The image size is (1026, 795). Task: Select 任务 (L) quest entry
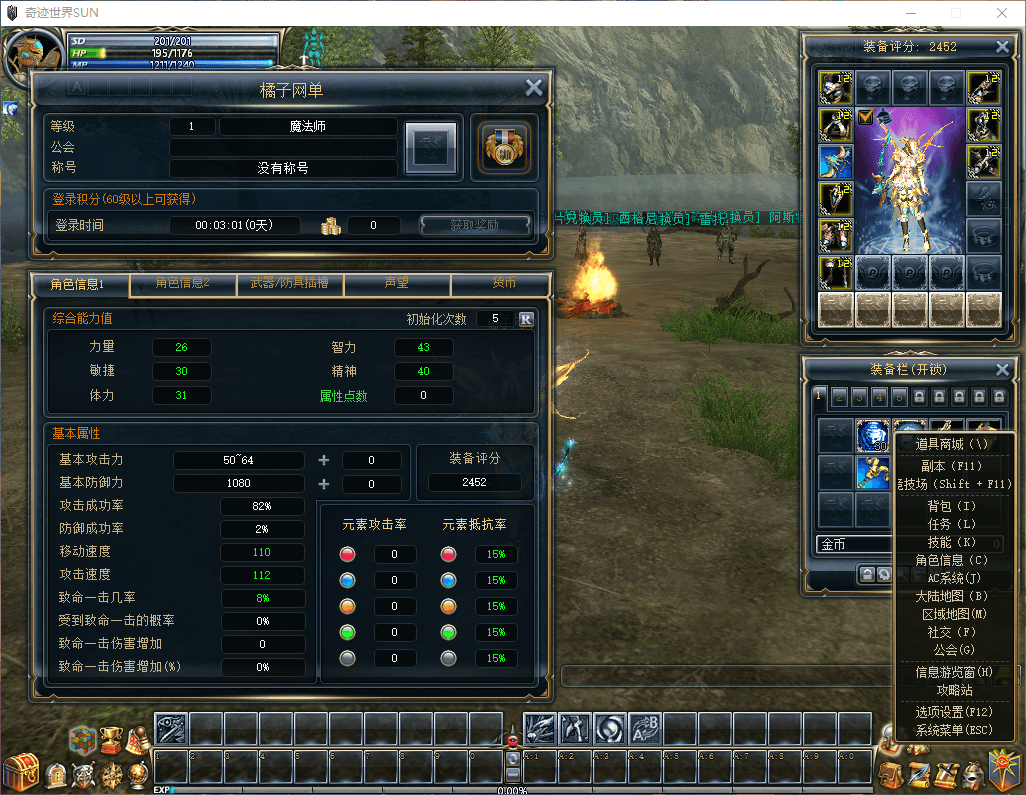point(953,524)
